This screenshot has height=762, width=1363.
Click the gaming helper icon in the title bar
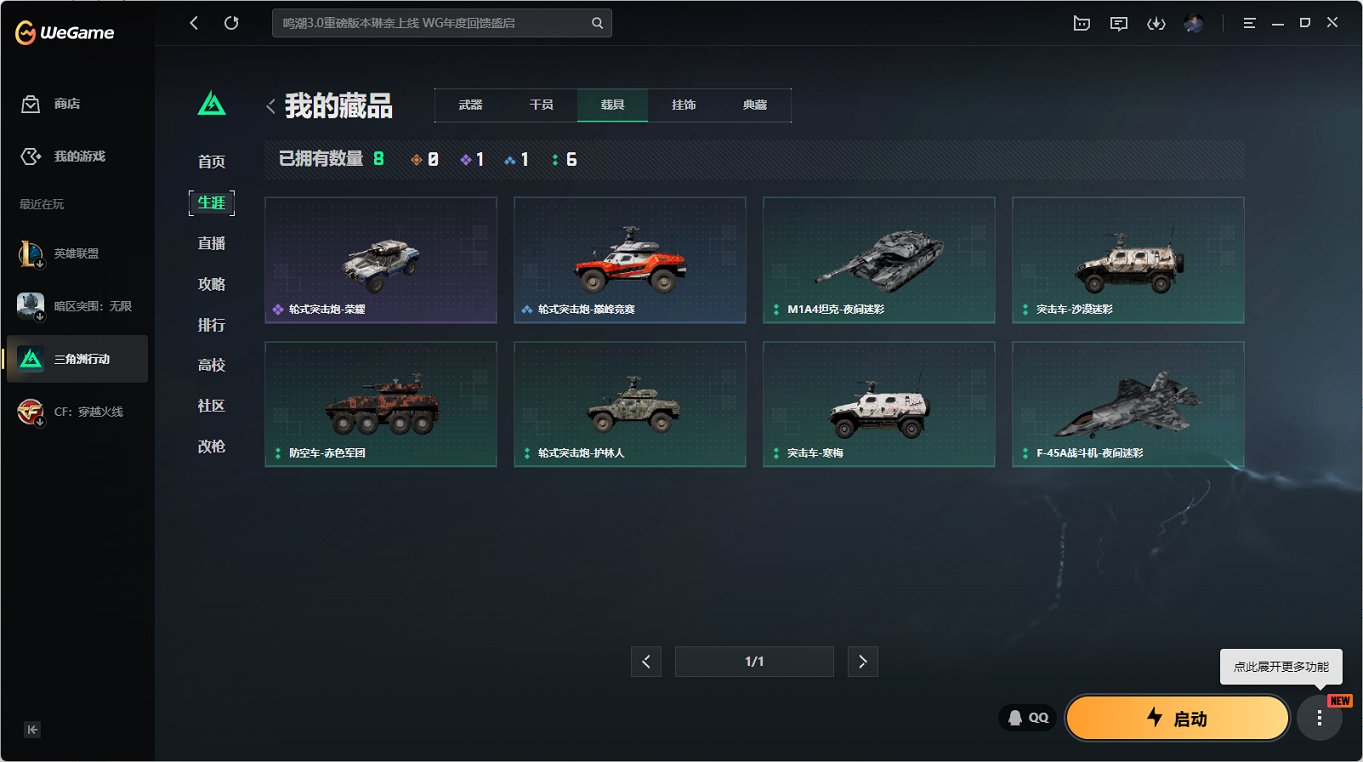click(x=1081, y=22)
